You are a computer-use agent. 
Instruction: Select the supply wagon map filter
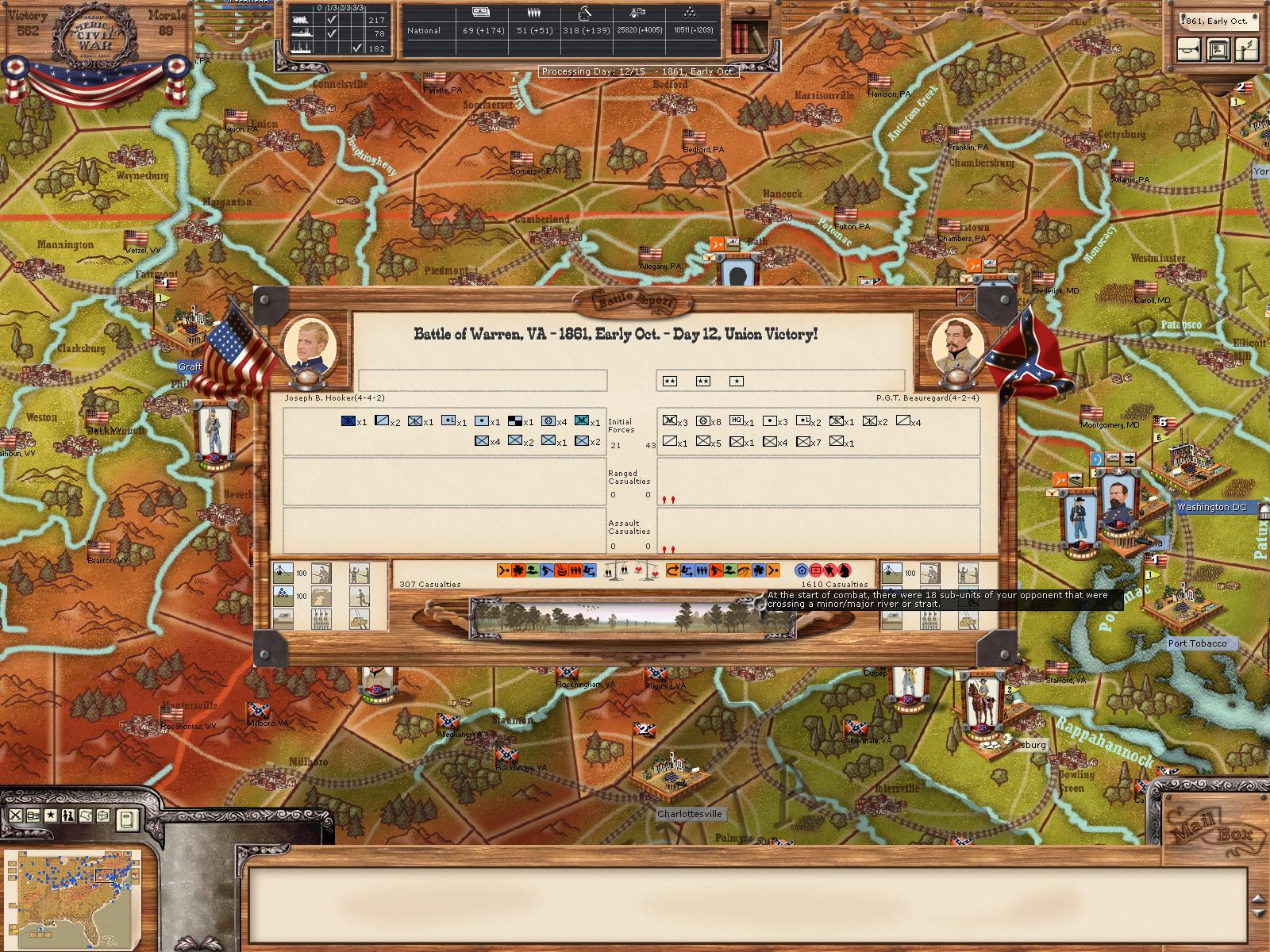tap(33, 816)
